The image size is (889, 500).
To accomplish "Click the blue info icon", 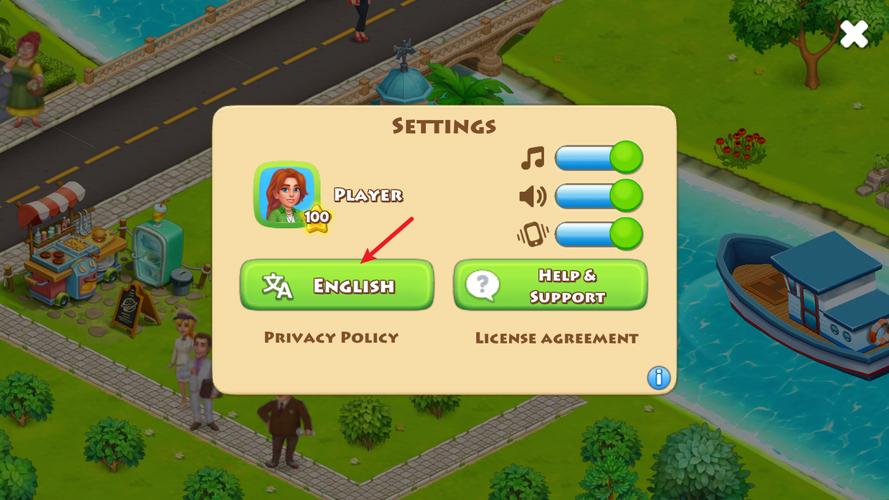I will (658, 377).
